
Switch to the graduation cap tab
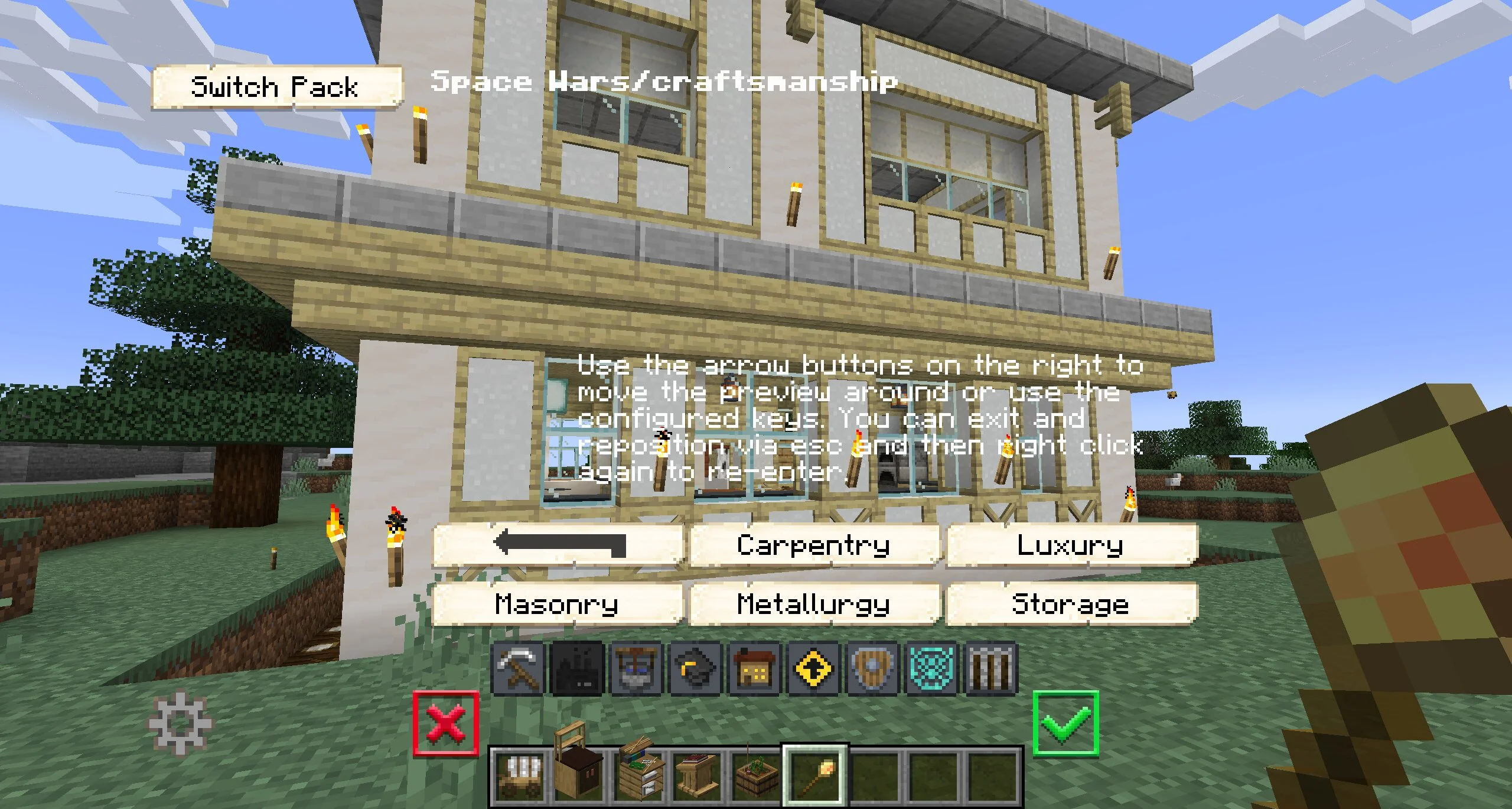tap(695, 668)
